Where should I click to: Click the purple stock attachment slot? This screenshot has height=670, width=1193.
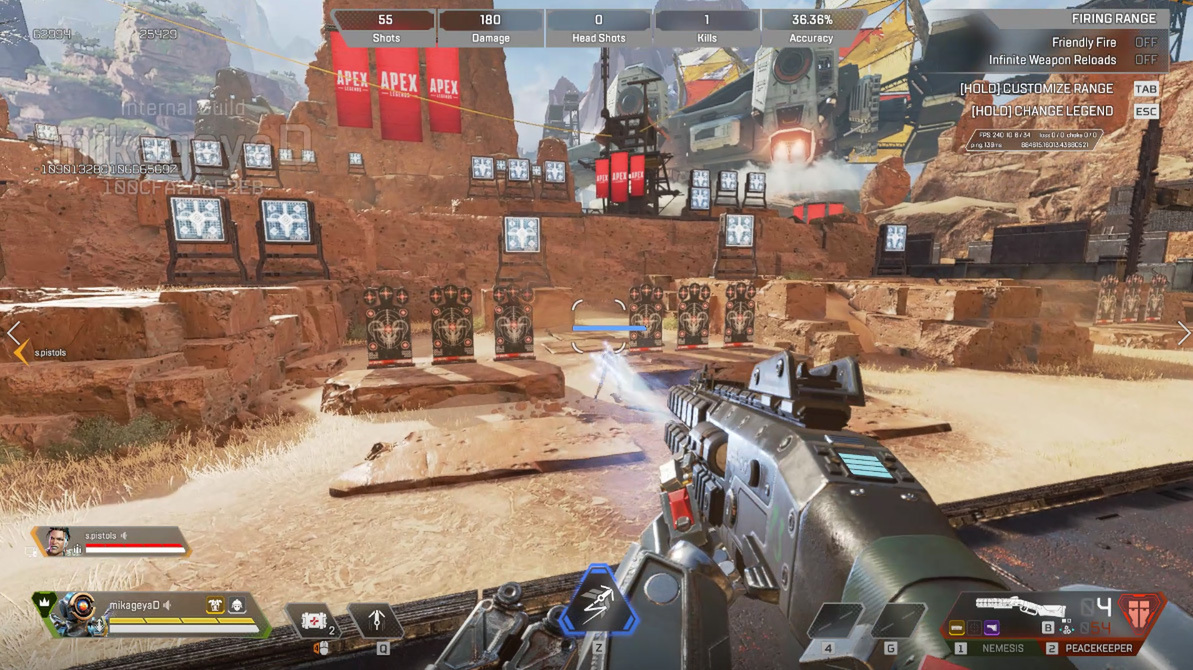(992, 628)
